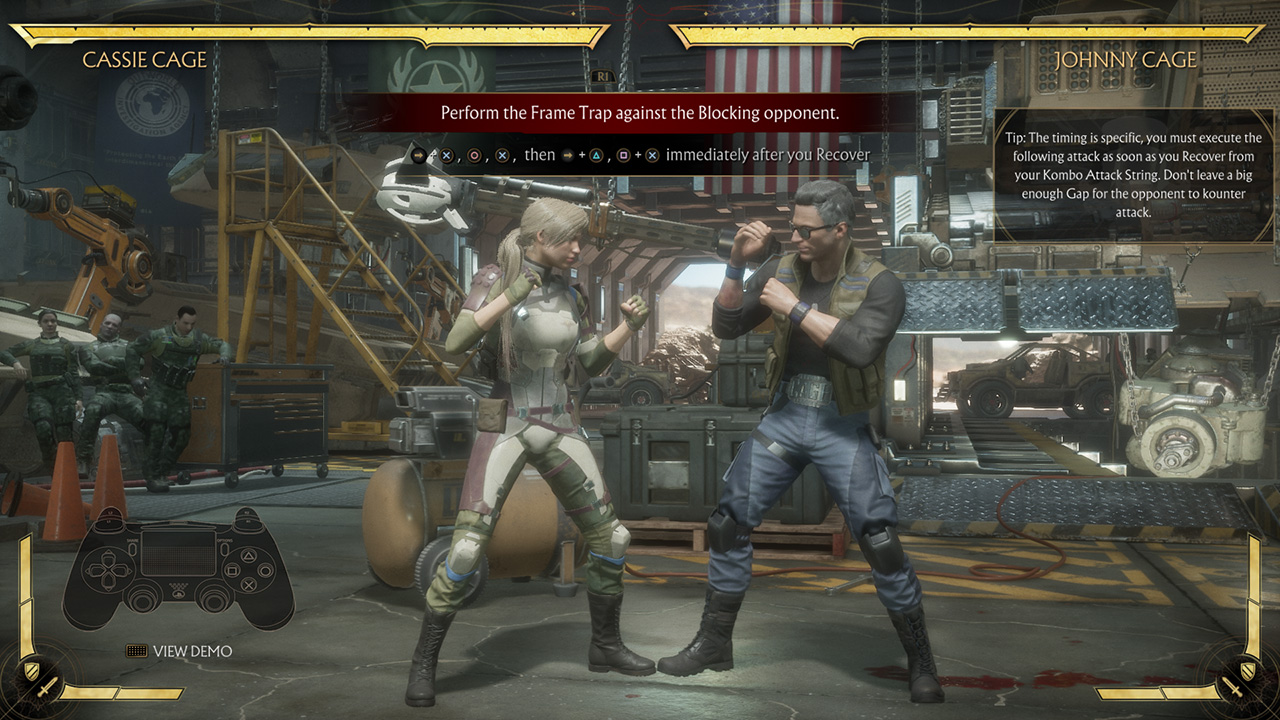Viewport: 1280px width, 720px height.
Task: Select the CASSIE CAGE name banner
Action: click(146, 59)
